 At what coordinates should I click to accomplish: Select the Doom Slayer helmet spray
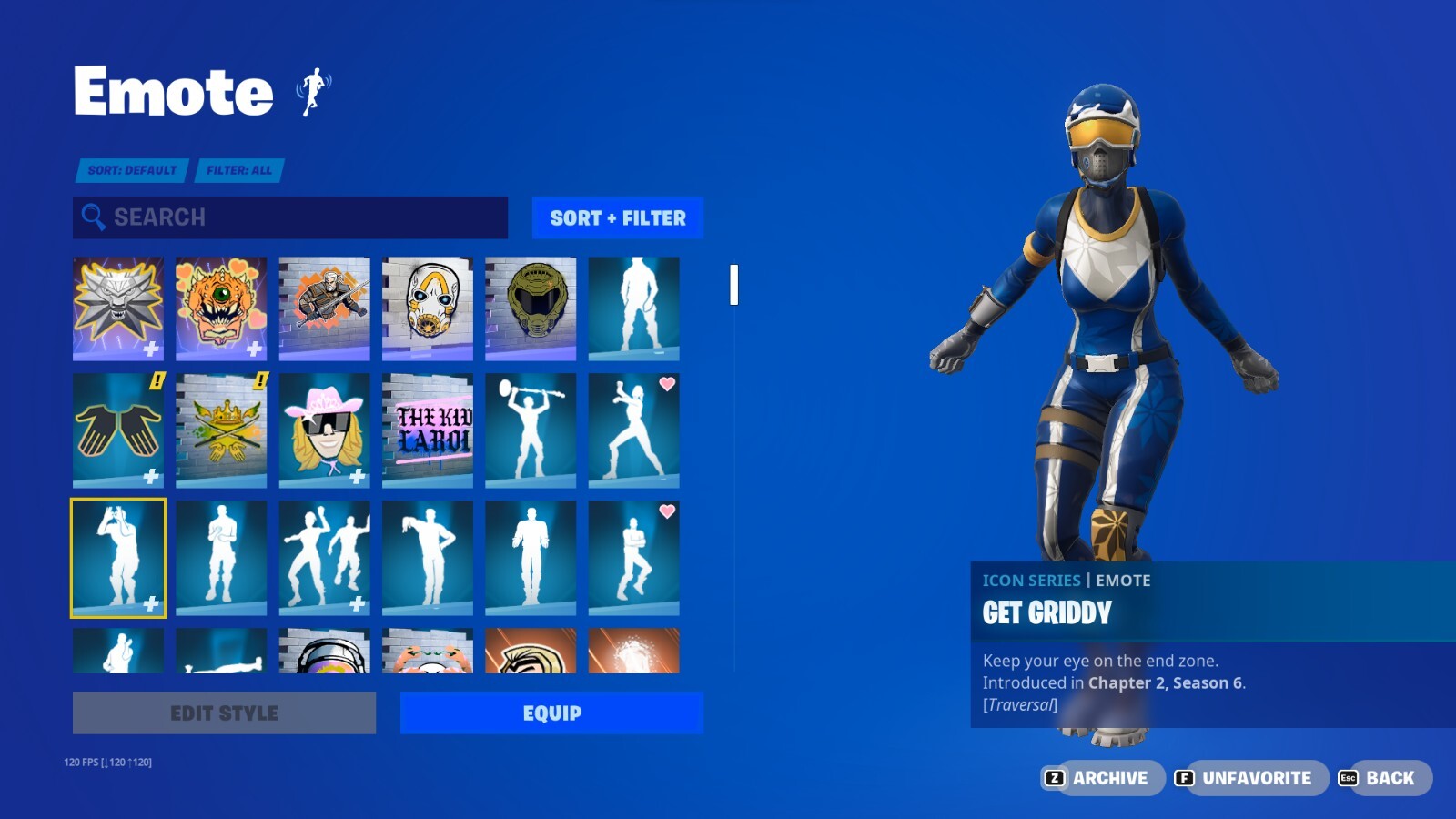pyautogui.click(x=531, y=308)
